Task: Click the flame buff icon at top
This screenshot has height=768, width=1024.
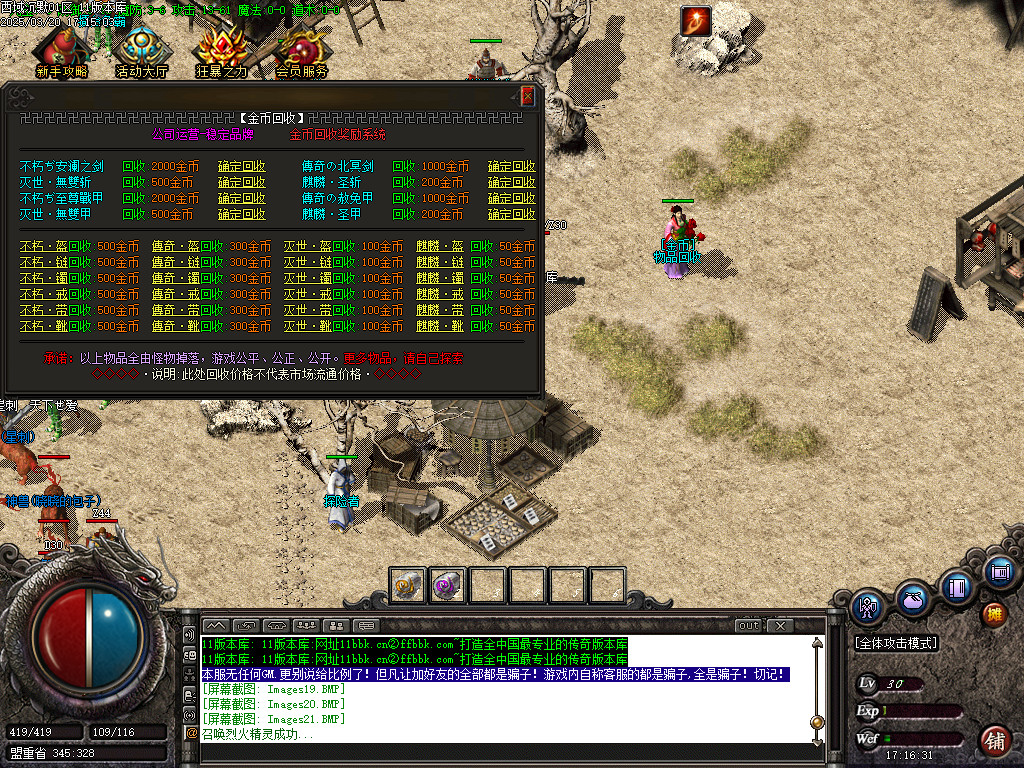Action: tap(694, 19)
